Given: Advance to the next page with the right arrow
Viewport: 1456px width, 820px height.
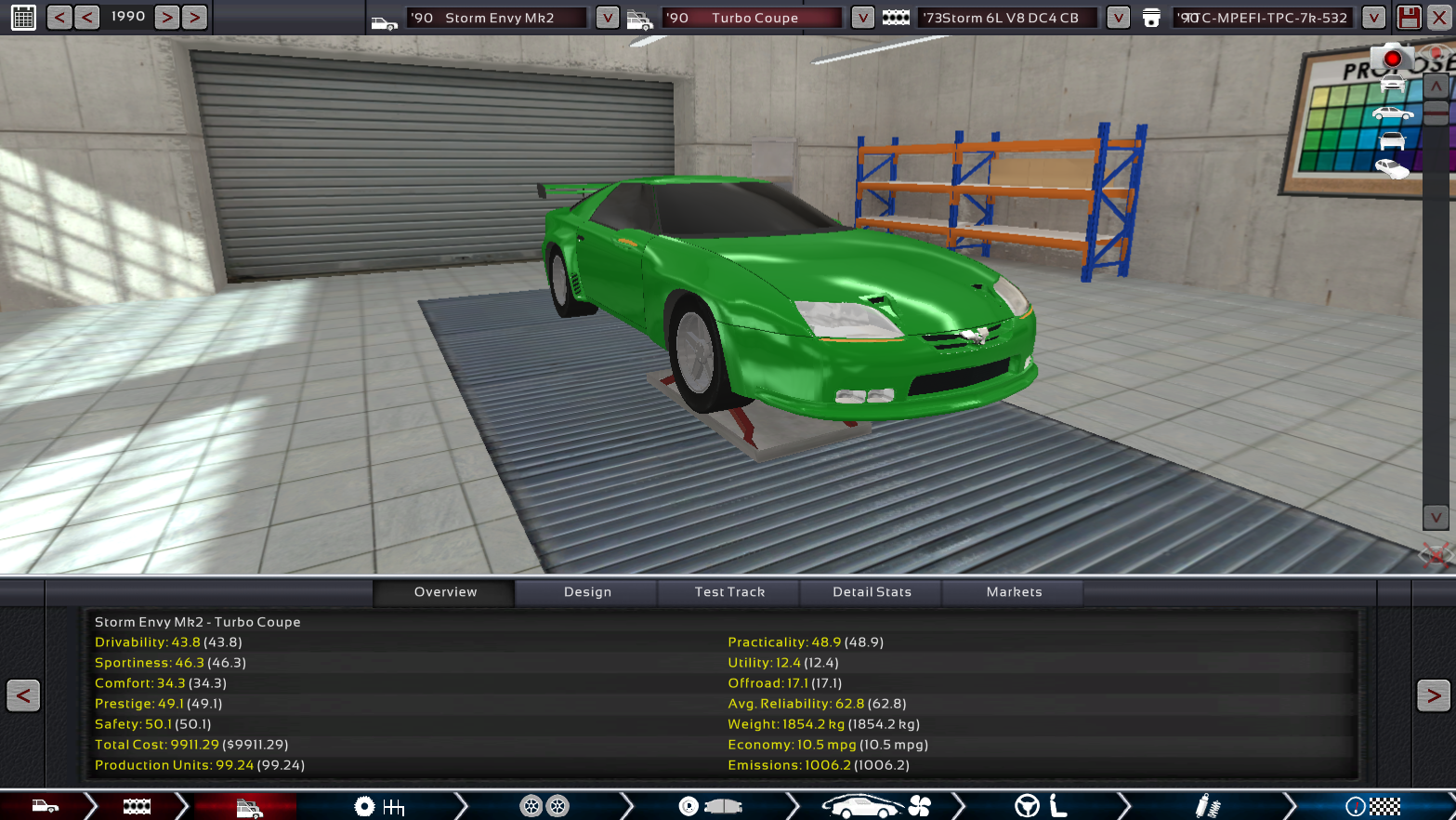Looking at the screenshot, I should (x=1433, y=695).
